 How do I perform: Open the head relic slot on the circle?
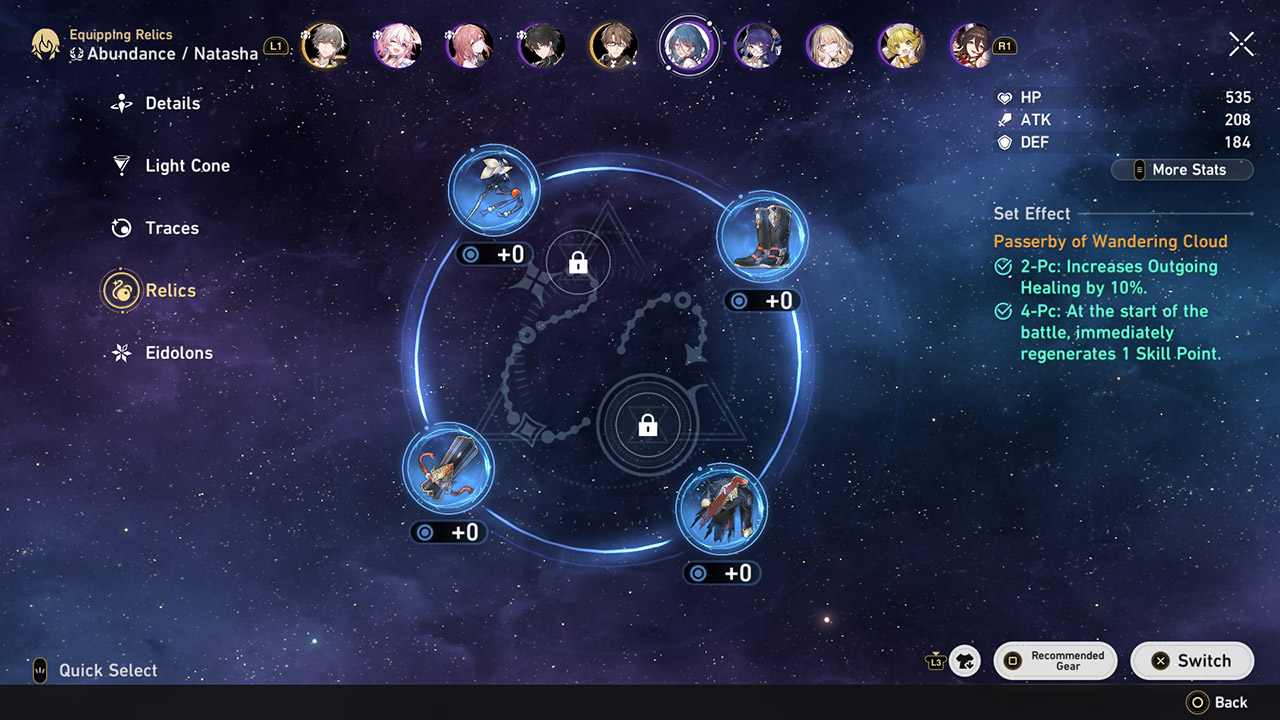point(493,190)
